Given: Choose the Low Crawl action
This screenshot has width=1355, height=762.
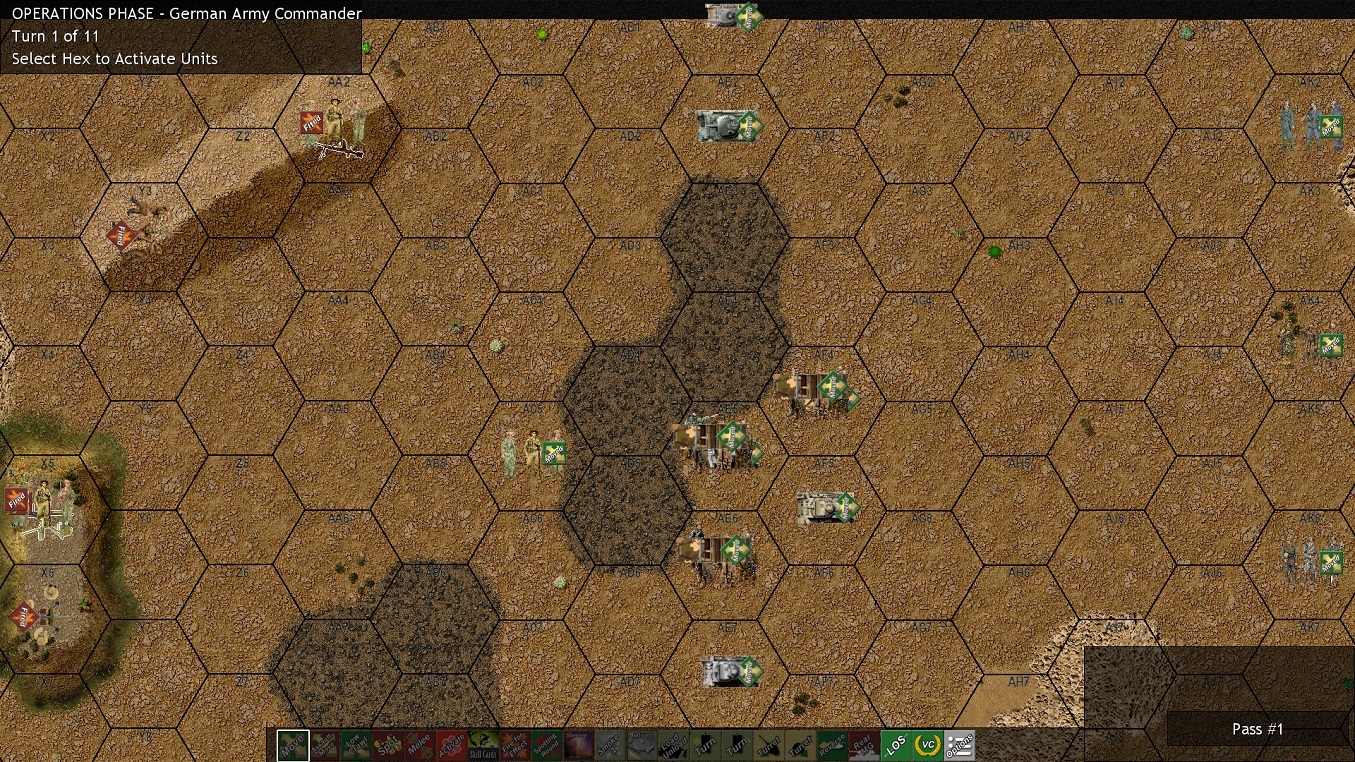Looking at the screenshot, I should coord(357,745).
